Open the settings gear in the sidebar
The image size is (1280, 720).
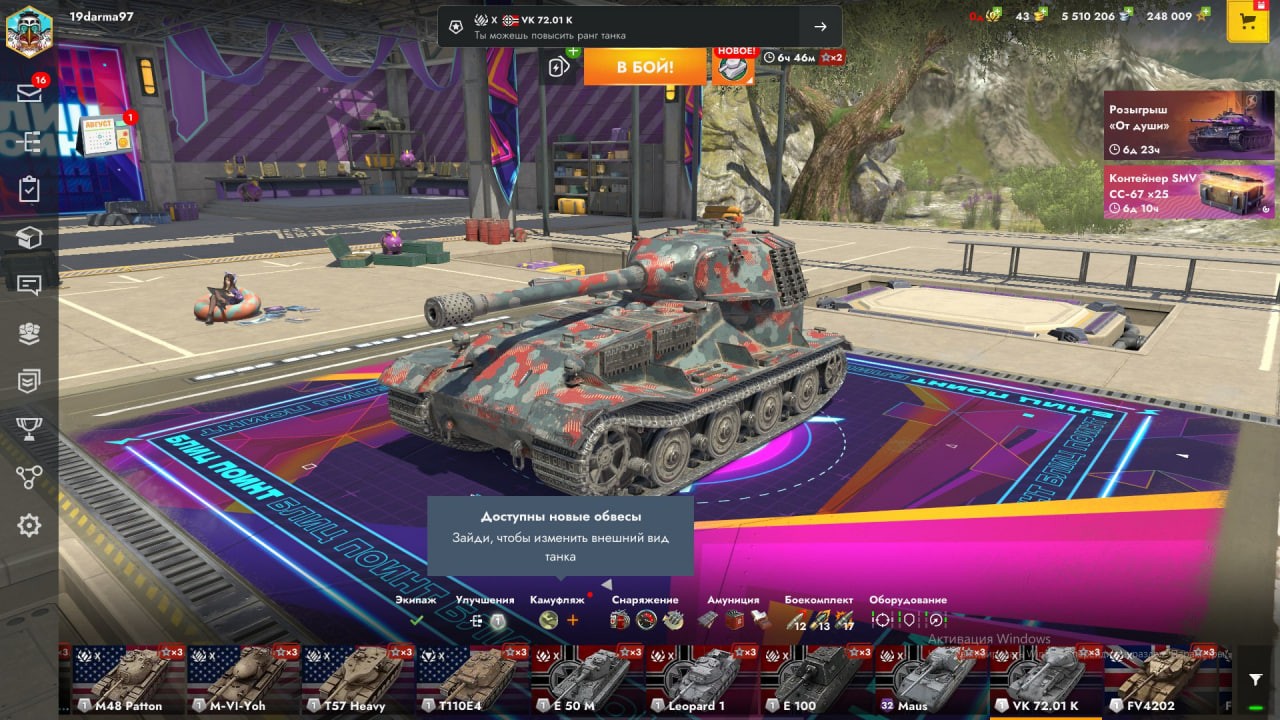pyautogui.click(x=29, y=525)
